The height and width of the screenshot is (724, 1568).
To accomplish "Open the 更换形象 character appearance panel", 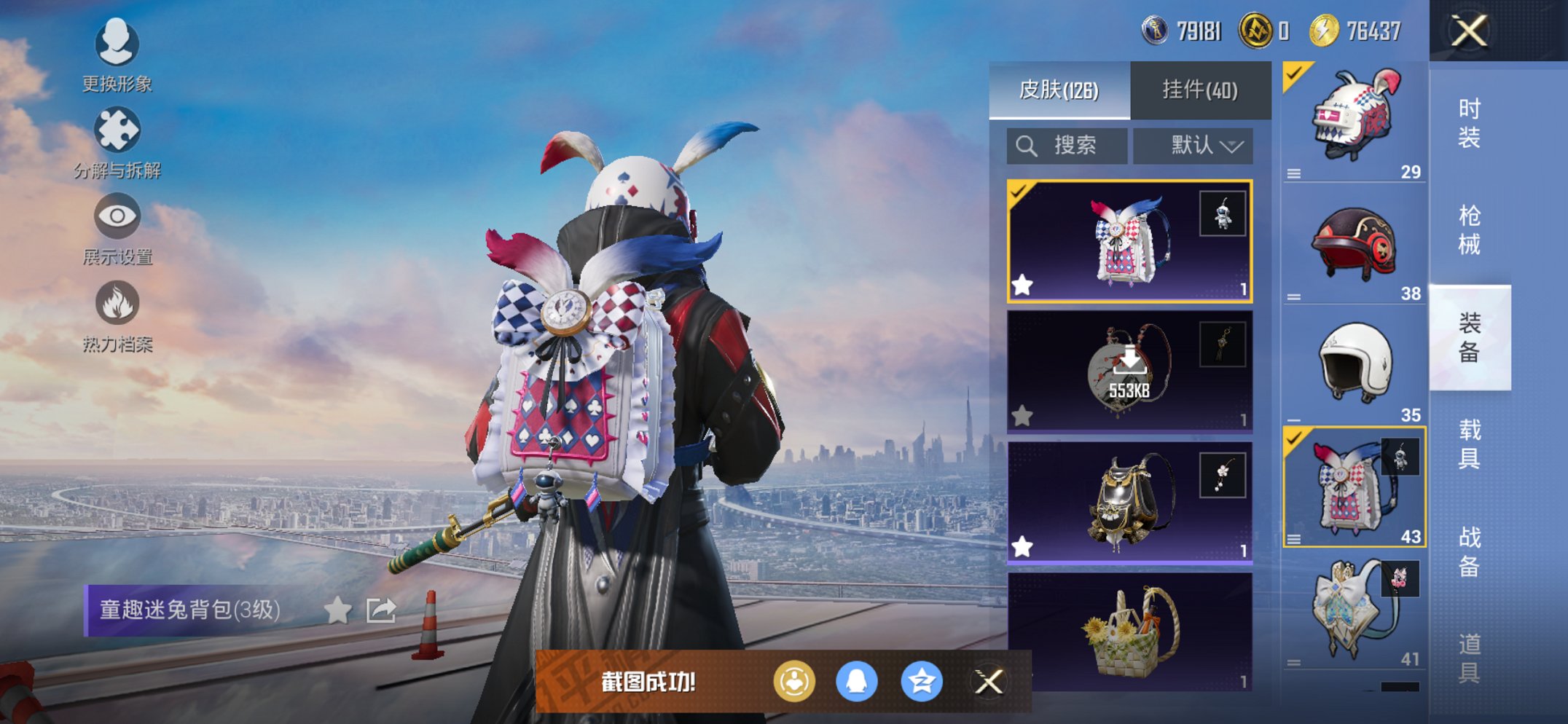I will pyautogui.click(x=117, y=60).
